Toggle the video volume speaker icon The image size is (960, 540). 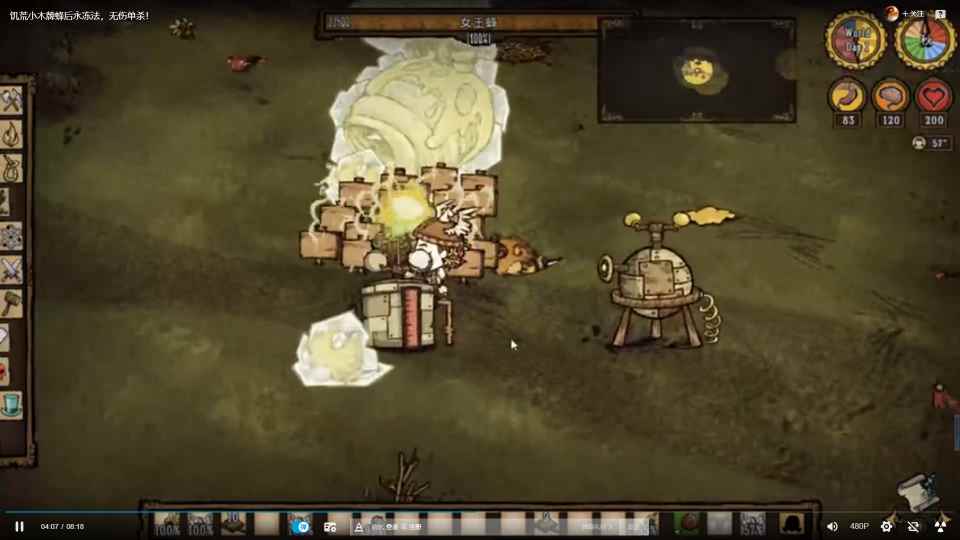click(832, 526)
